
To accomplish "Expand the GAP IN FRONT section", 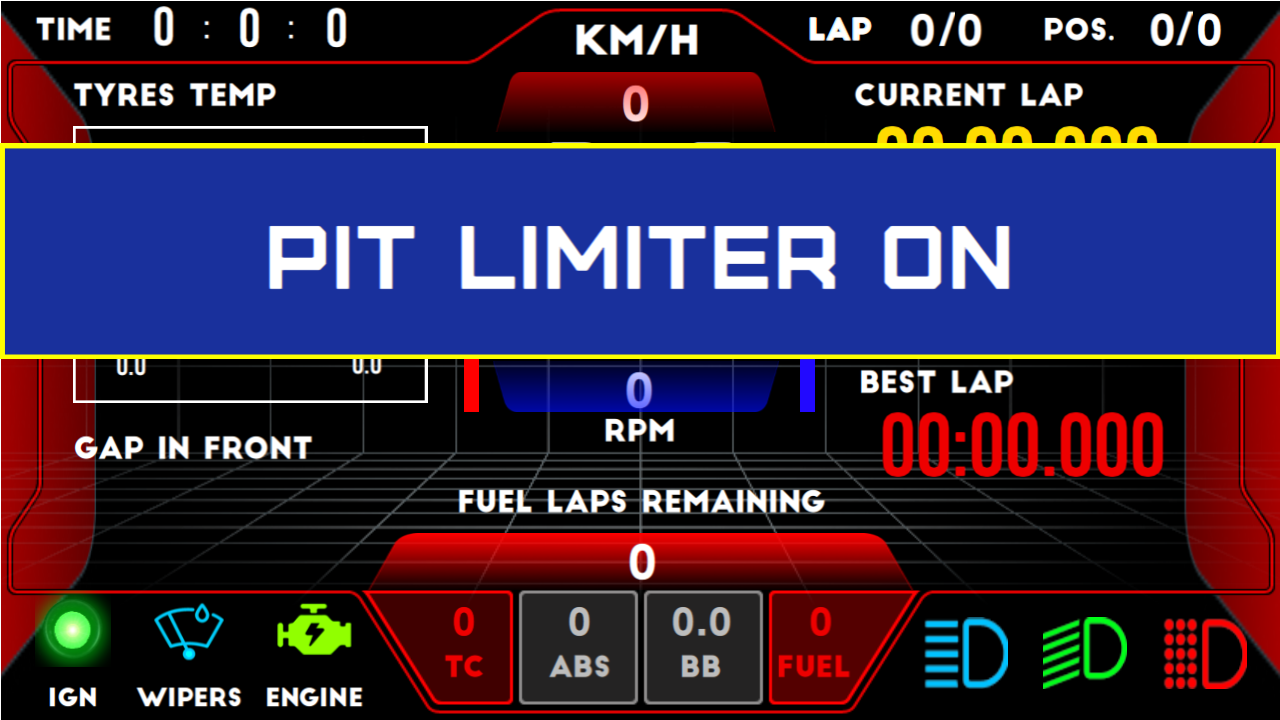I will coord(193,448).
